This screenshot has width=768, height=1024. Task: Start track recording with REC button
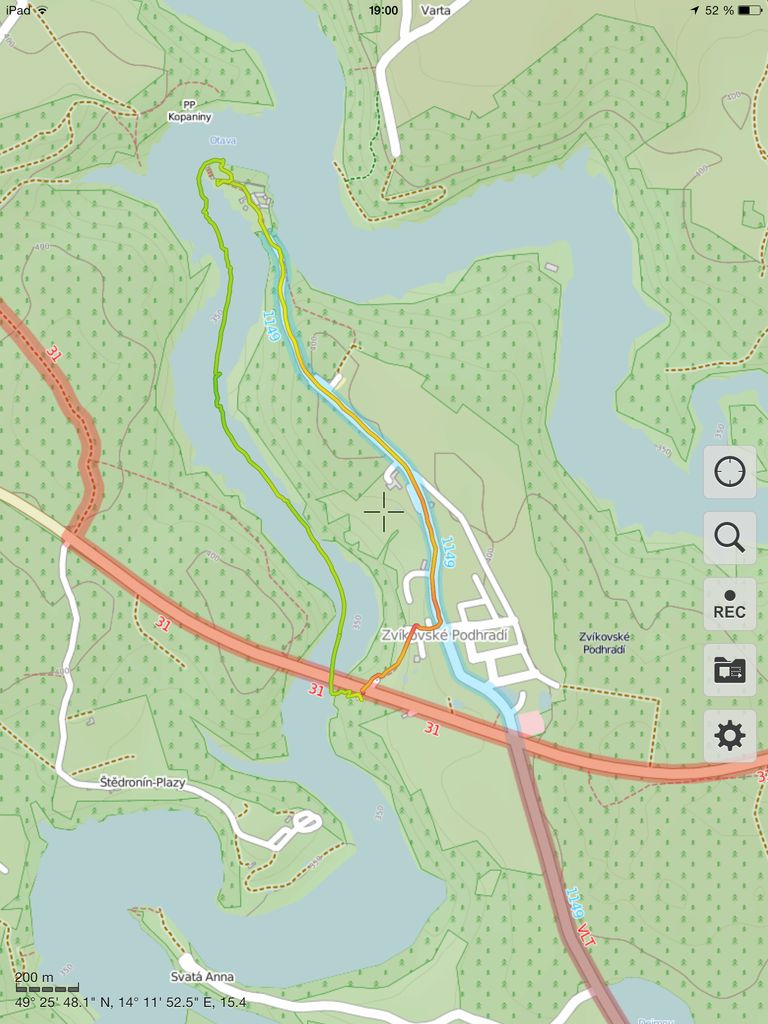click(x=730, y=604)
